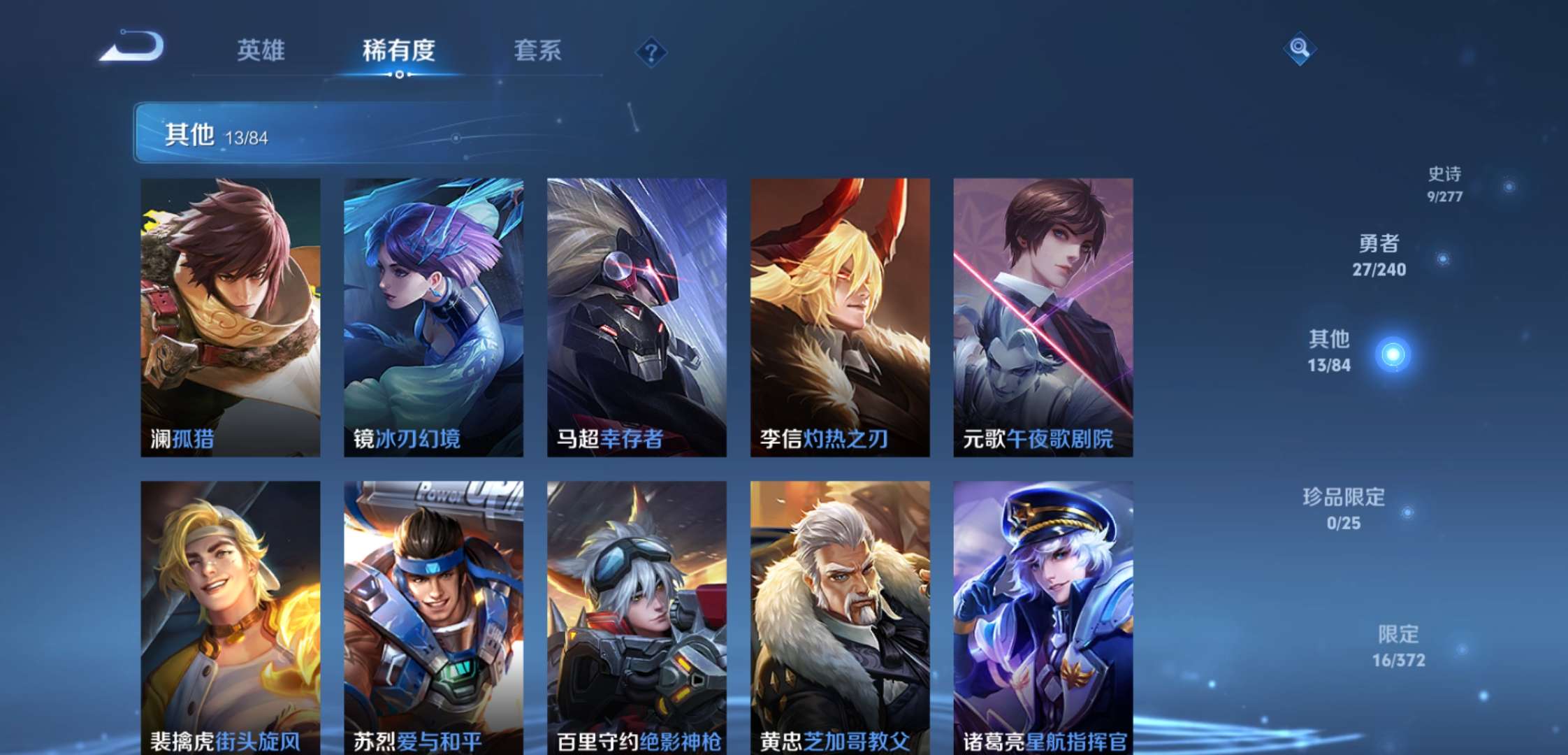This screenshot has width=1568, height=755.
Task: Open the search magnifier icon
Action: tap(1300, 49)
